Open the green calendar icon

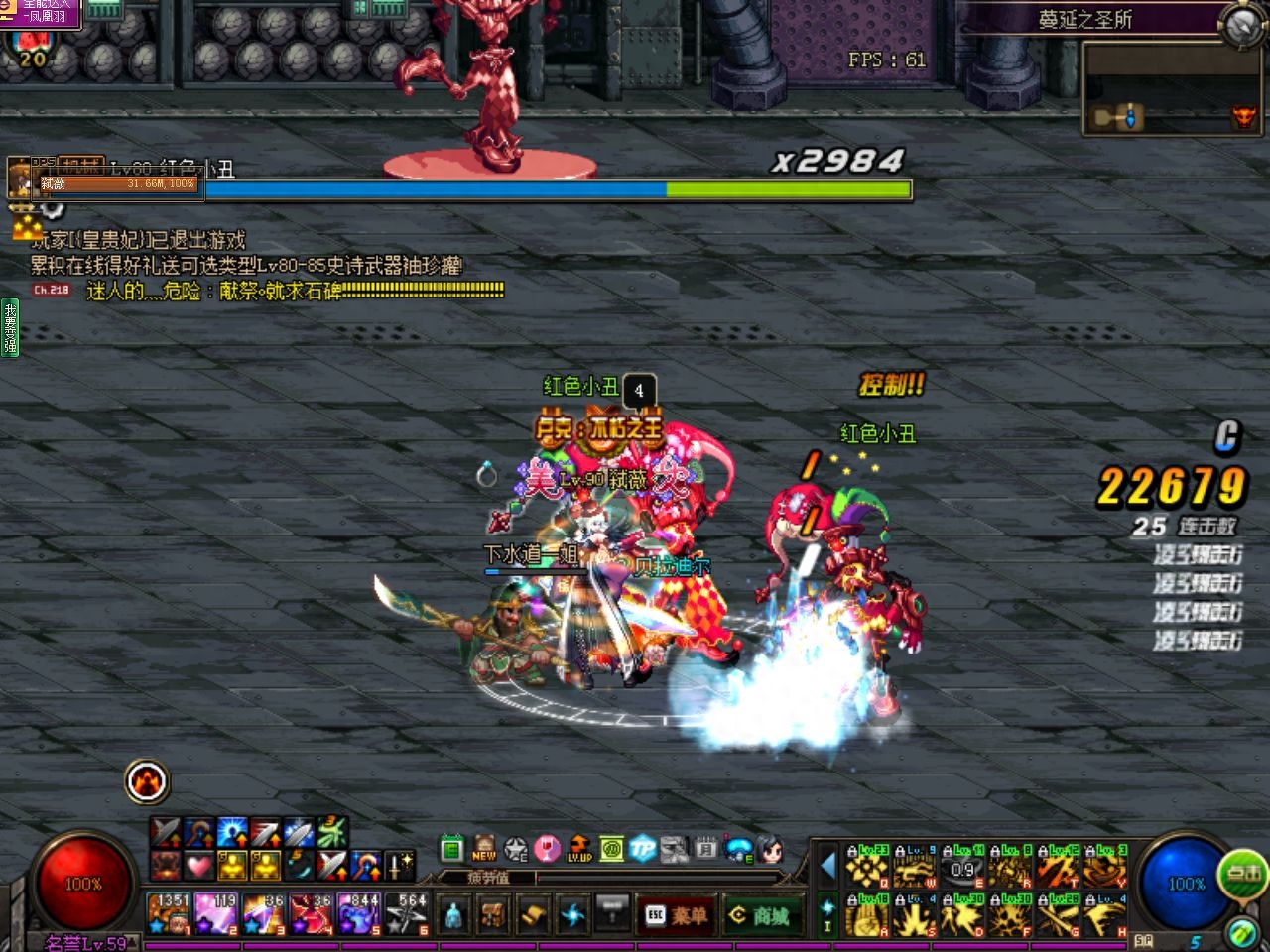tap(452, 849)
